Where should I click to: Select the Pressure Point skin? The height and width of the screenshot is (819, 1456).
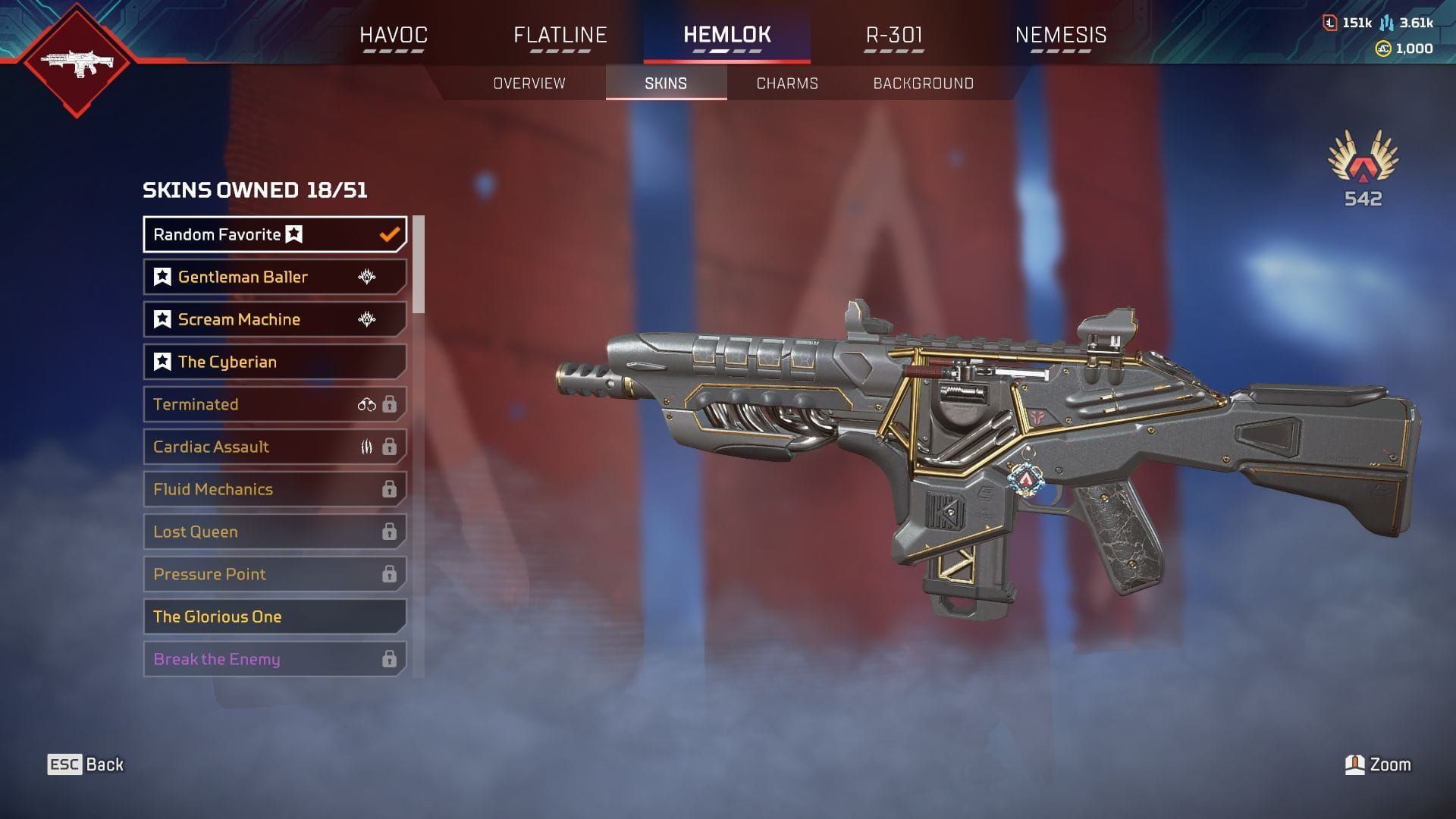coord(275,574)
